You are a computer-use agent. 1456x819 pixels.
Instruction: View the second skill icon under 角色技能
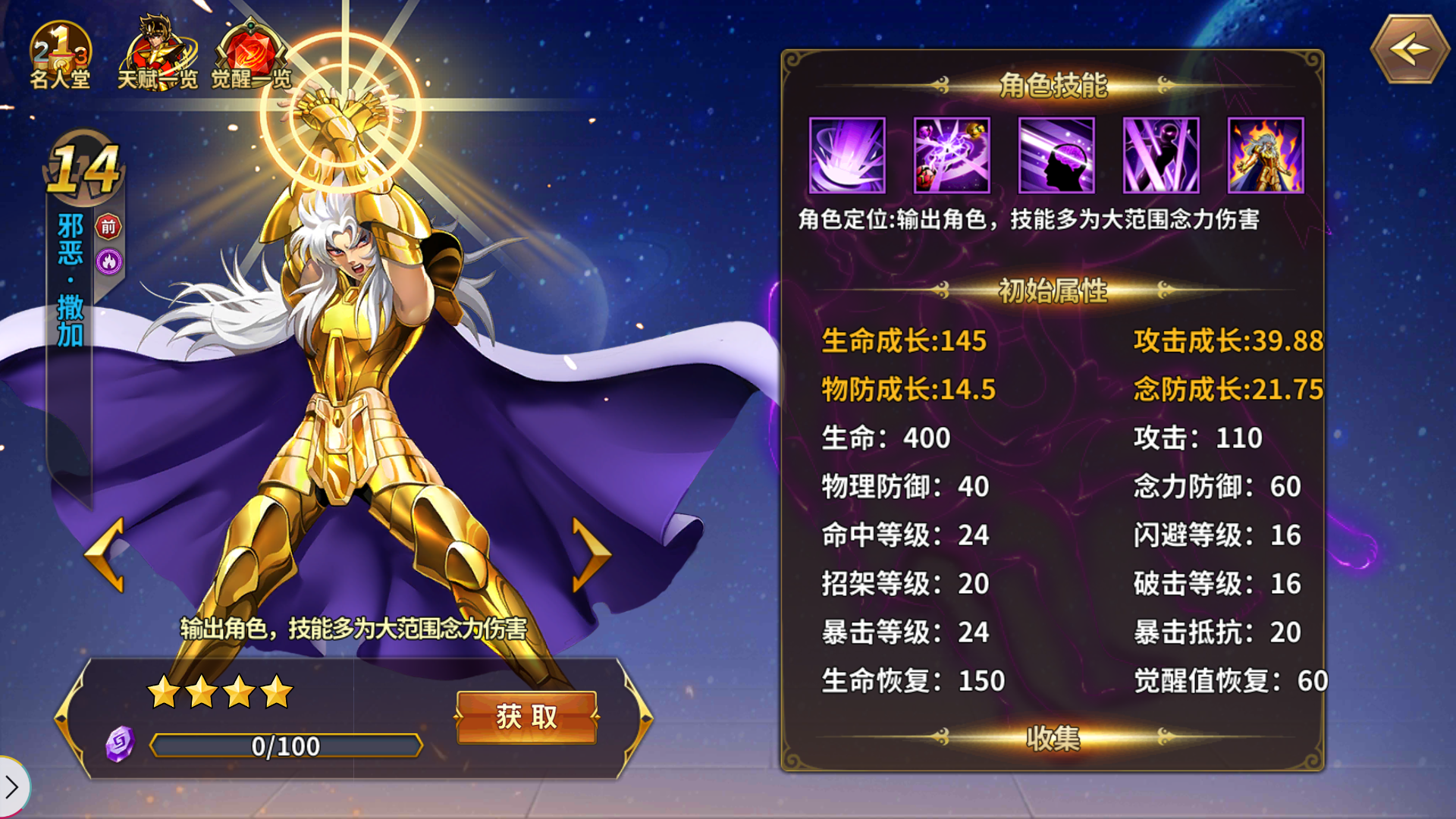coord(952,155)
